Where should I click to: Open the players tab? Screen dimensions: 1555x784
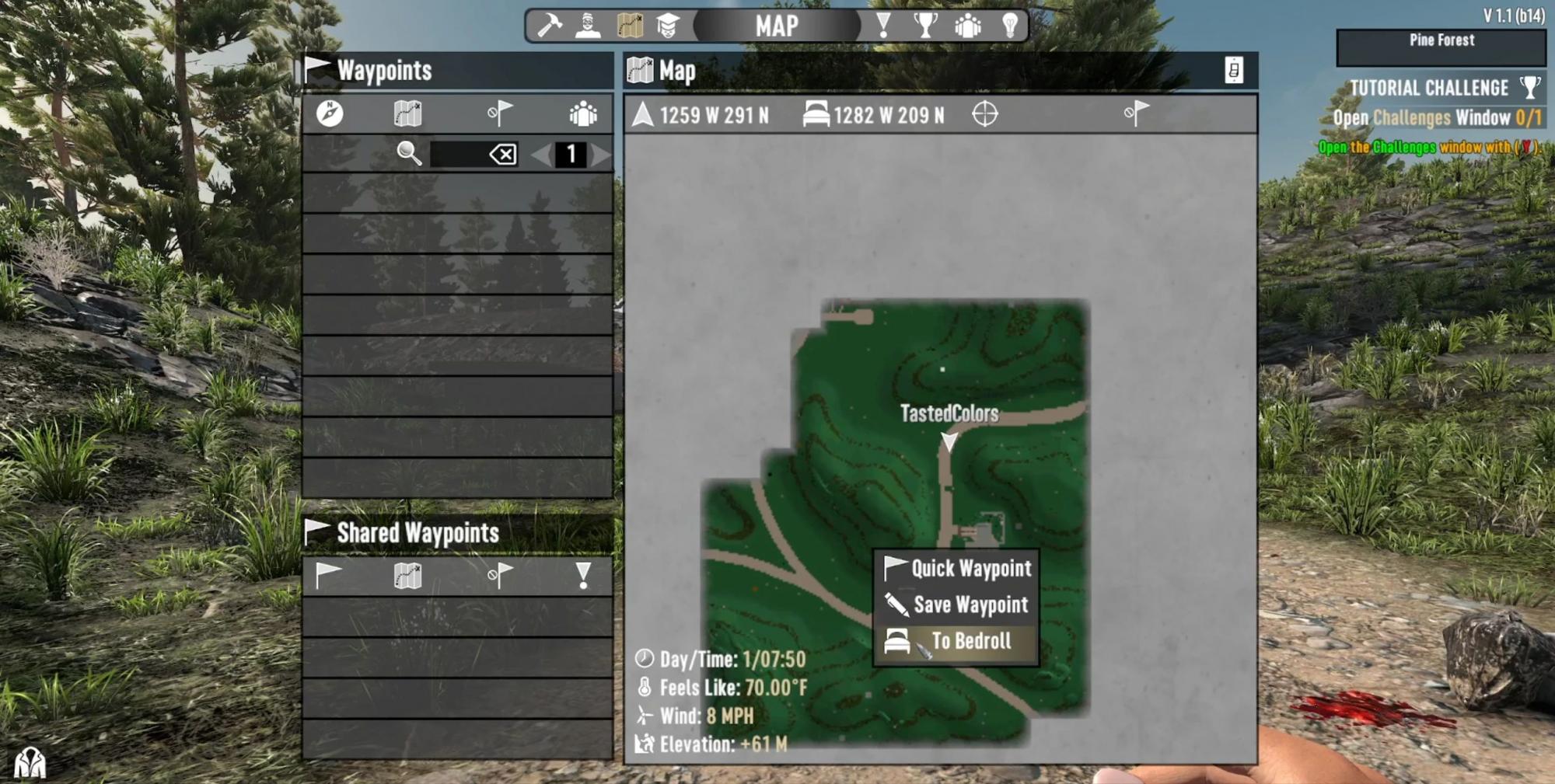[x=967, y=26]
